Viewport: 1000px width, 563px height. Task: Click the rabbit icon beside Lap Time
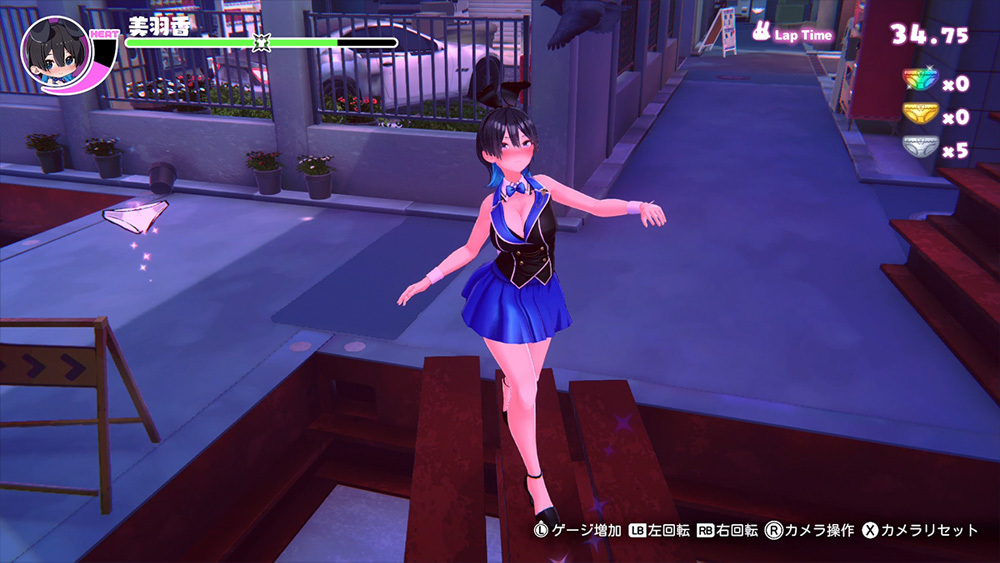click(762, 35)
